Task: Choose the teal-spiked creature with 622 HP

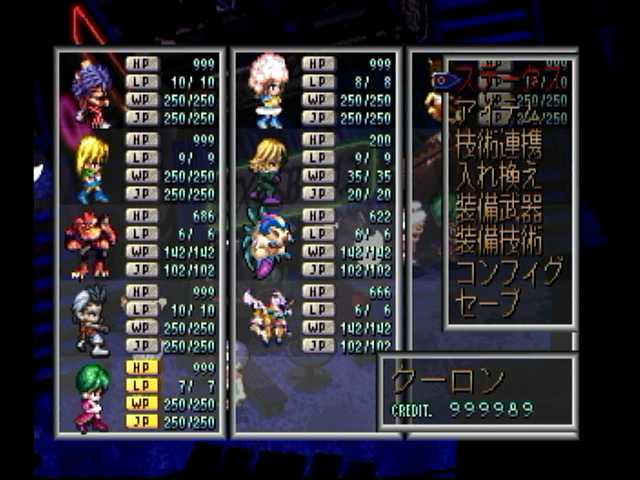Action: [x=268, y=243]
